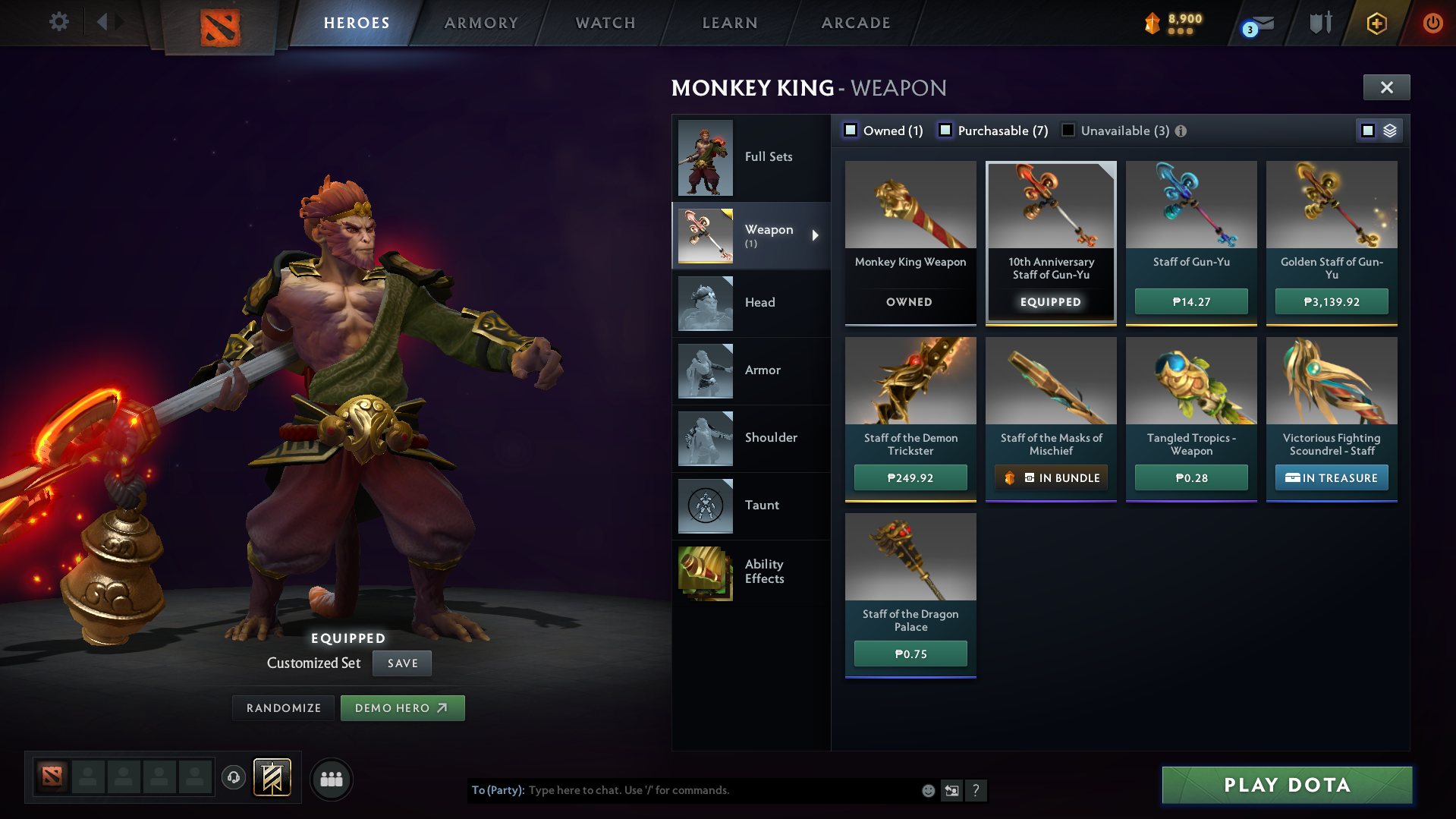Open the WATCH tab
The image size is (1456, 819).
click(x=605, y=23)
